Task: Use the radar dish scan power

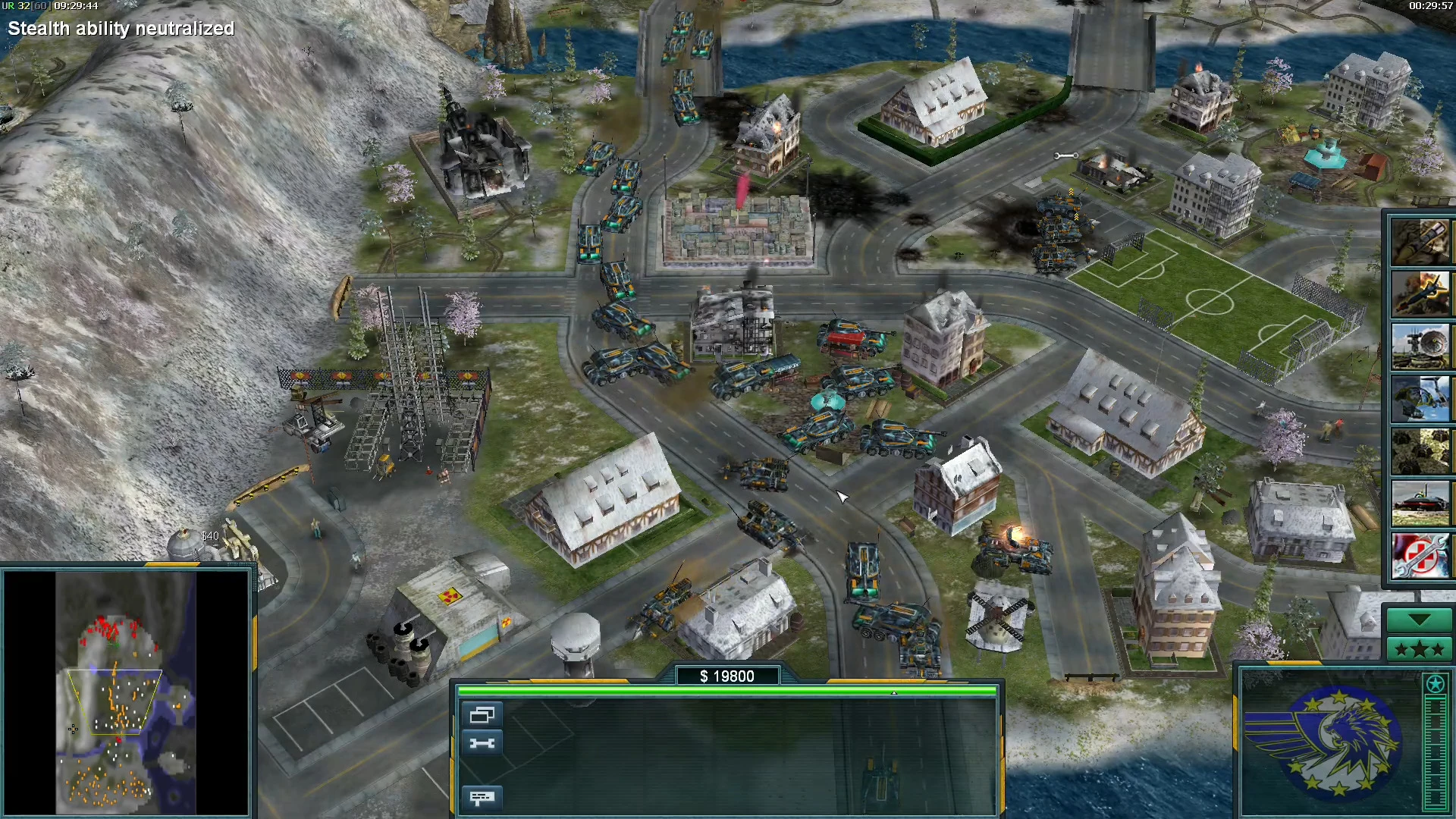Action: coord(1420,347)
